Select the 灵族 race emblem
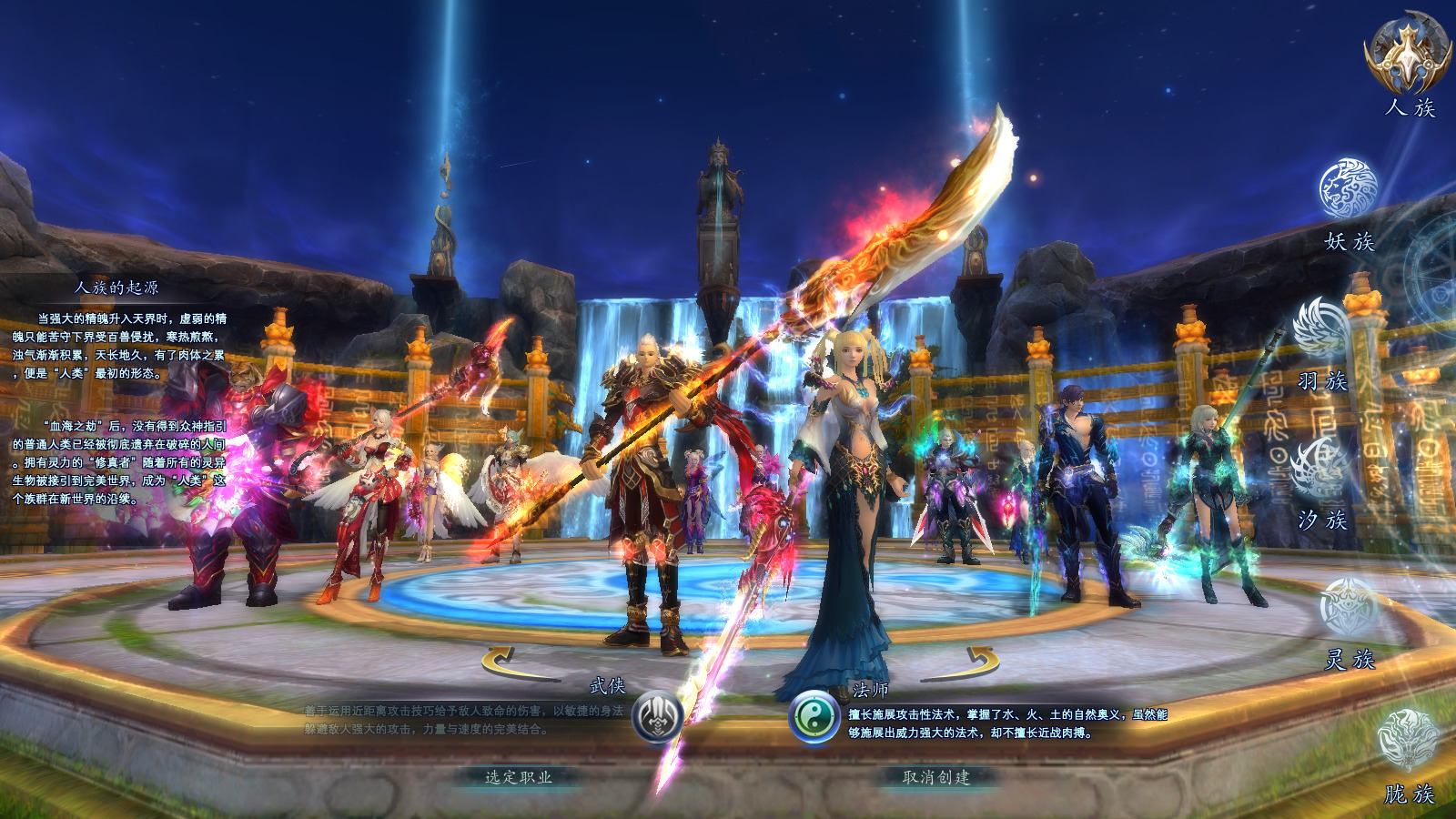The height and width of the screenshot is (819, 1456). pyautogui.click(x=1350, y=607)
